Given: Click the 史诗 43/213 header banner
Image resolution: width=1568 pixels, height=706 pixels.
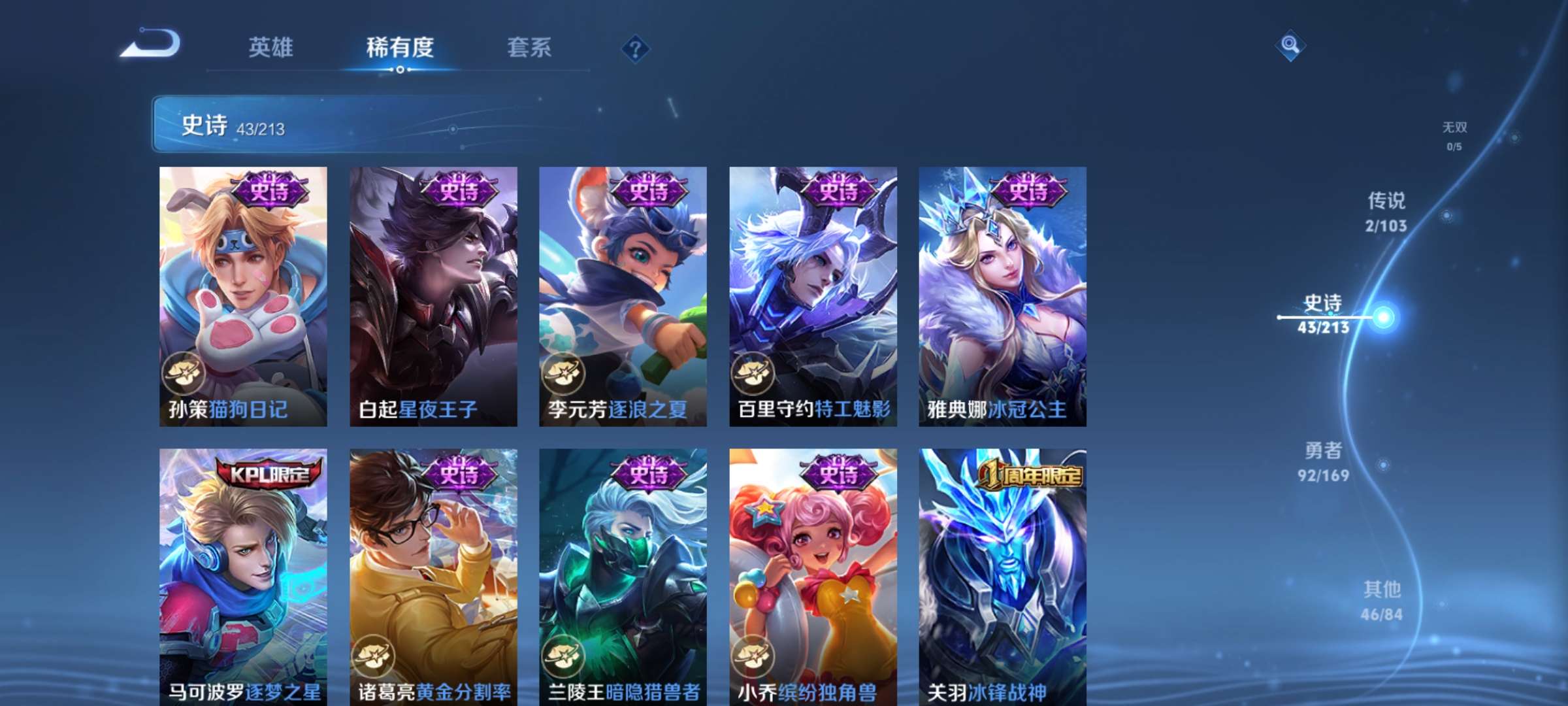Looking at the screenshot, I should pos(366,126).
